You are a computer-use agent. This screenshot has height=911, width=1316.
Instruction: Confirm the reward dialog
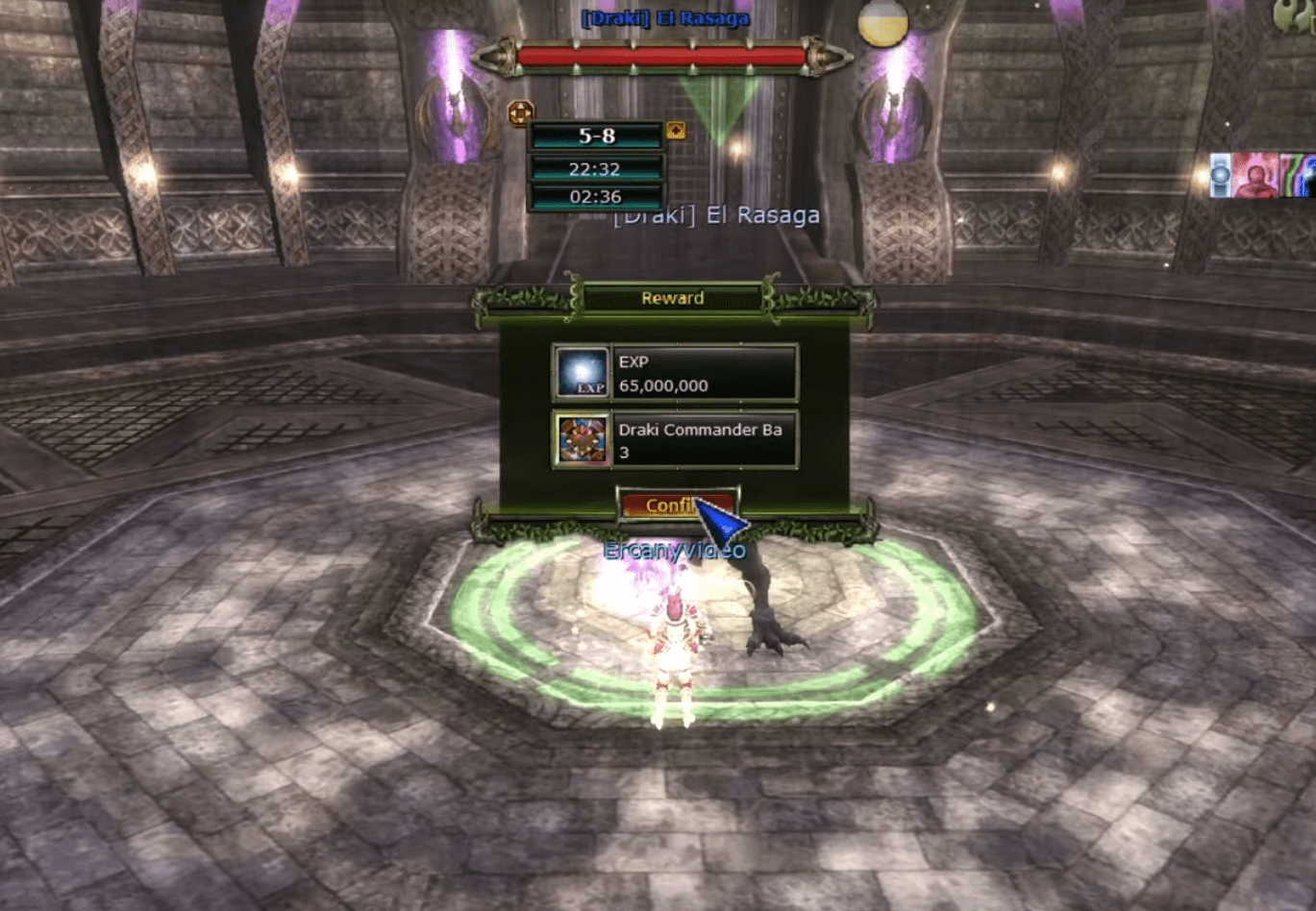click(x=677, y=505)
